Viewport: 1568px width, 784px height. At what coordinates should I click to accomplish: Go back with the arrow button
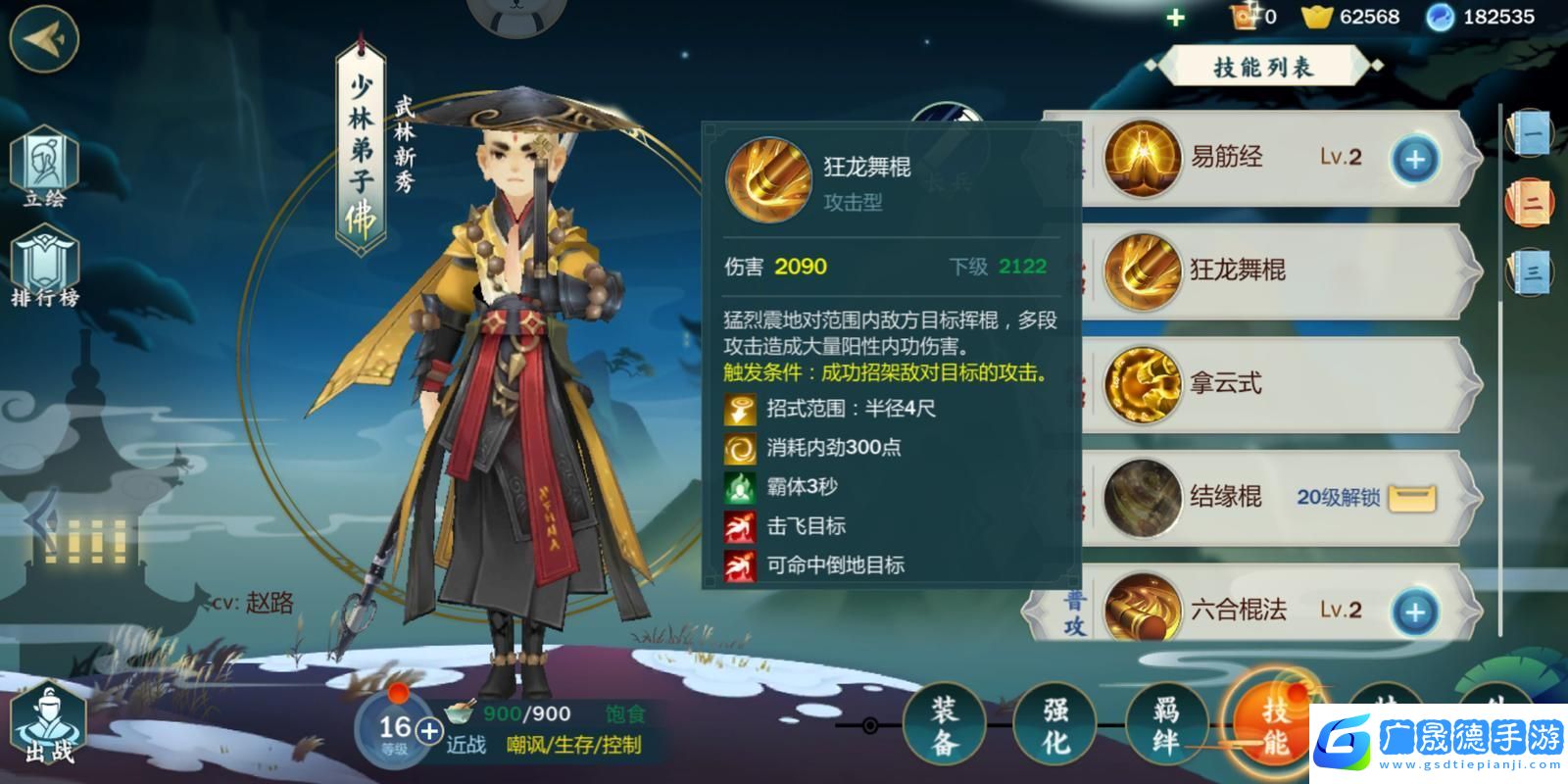44,39
